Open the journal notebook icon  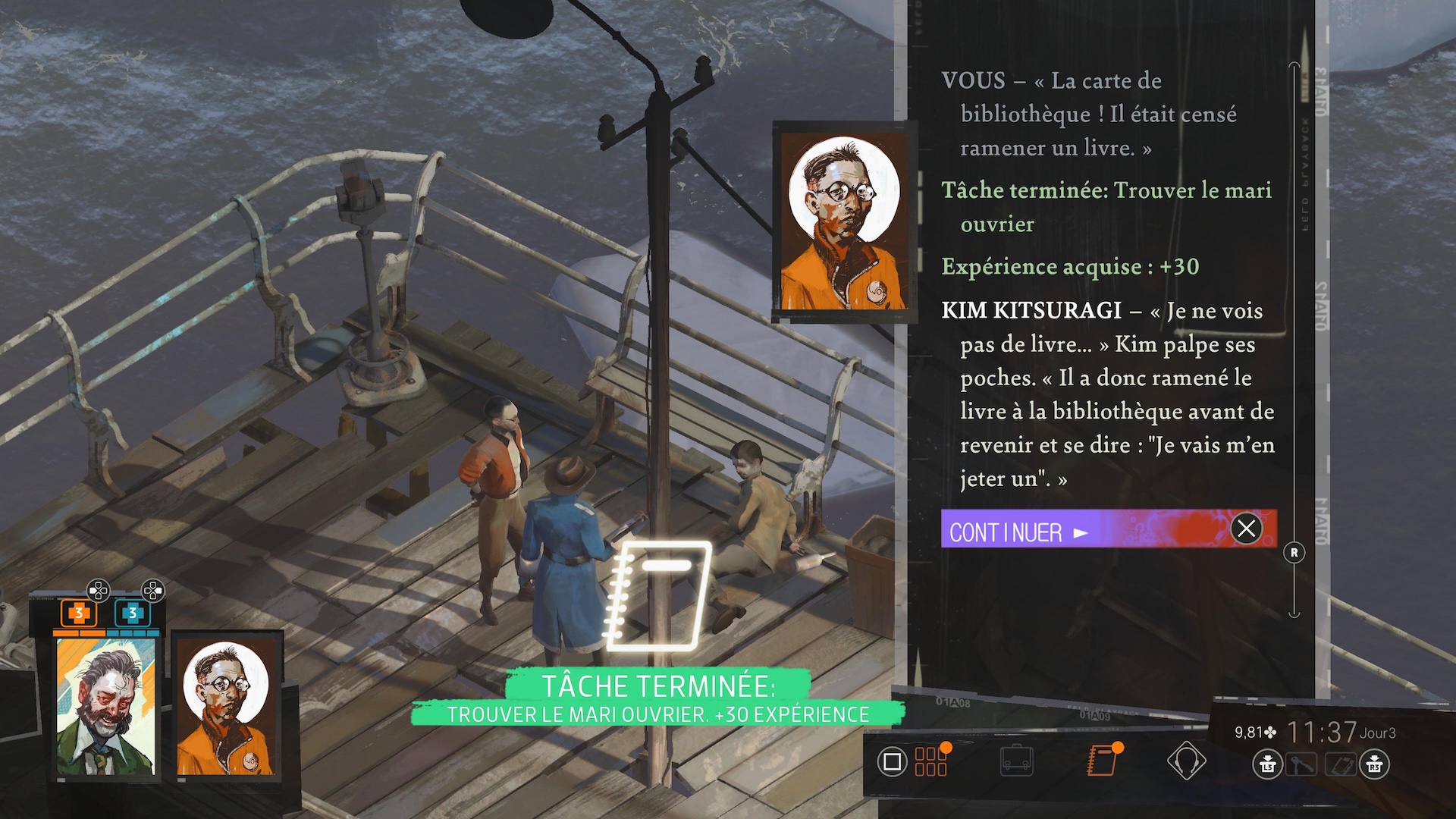1101,761
